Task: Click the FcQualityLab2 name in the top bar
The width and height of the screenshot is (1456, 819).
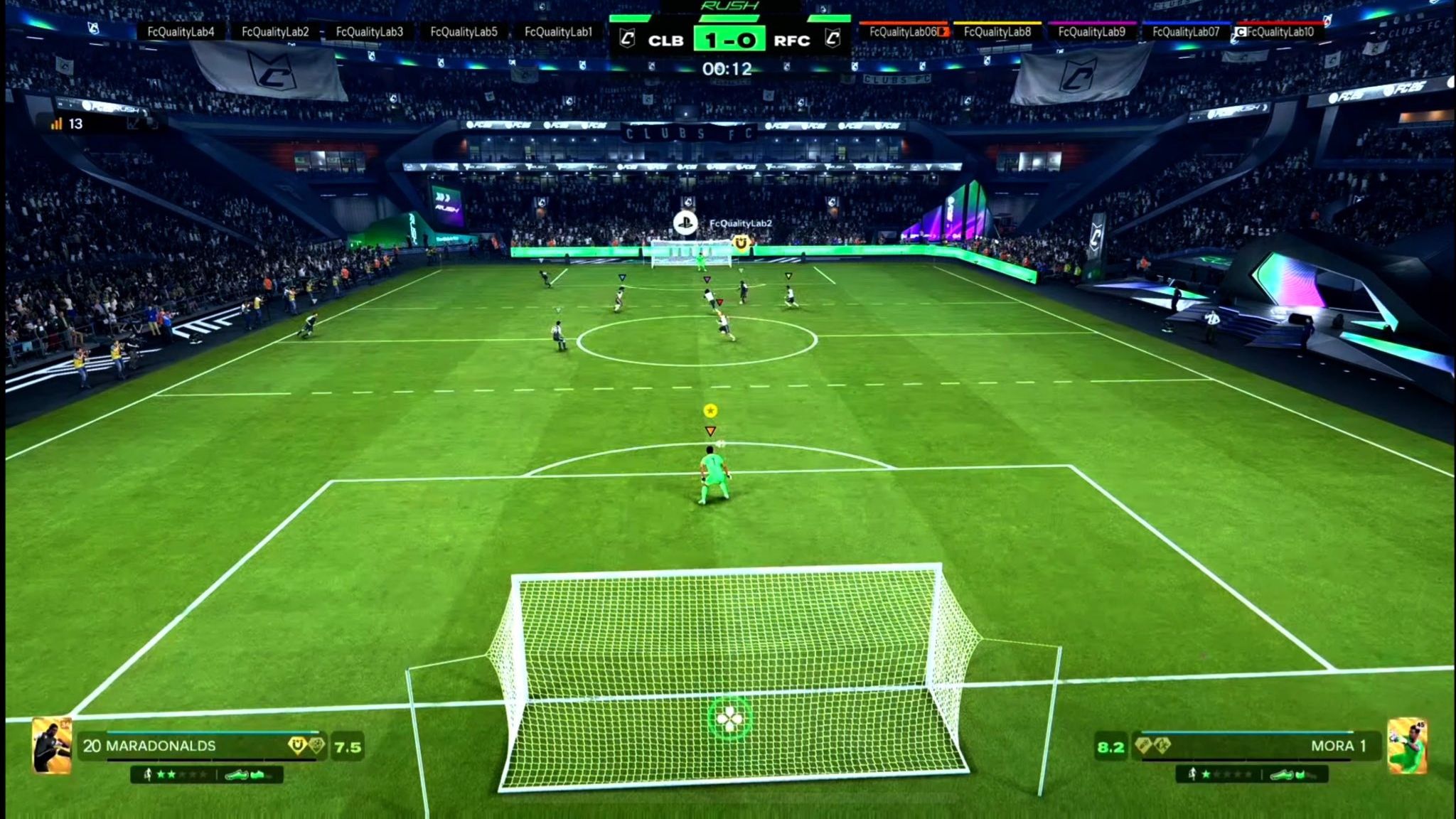Action: [275, 32]
